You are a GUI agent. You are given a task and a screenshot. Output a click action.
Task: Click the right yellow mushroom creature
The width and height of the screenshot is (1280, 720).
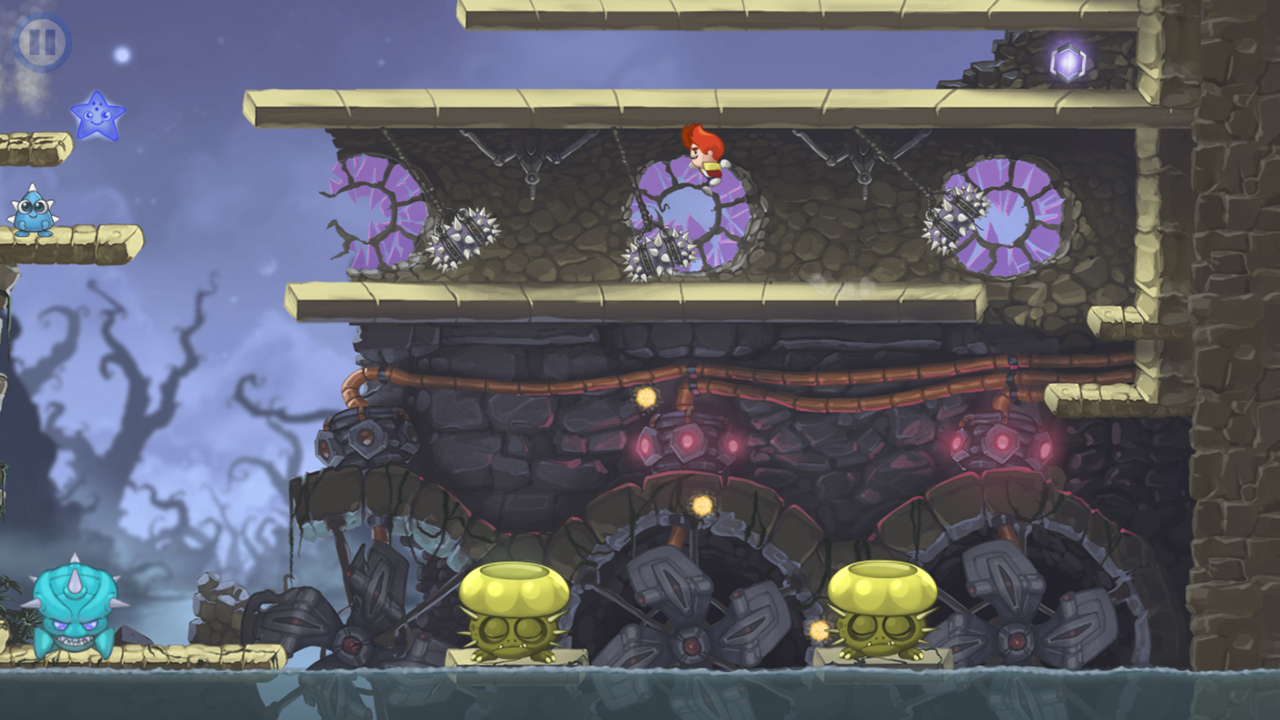click(884, 605)
